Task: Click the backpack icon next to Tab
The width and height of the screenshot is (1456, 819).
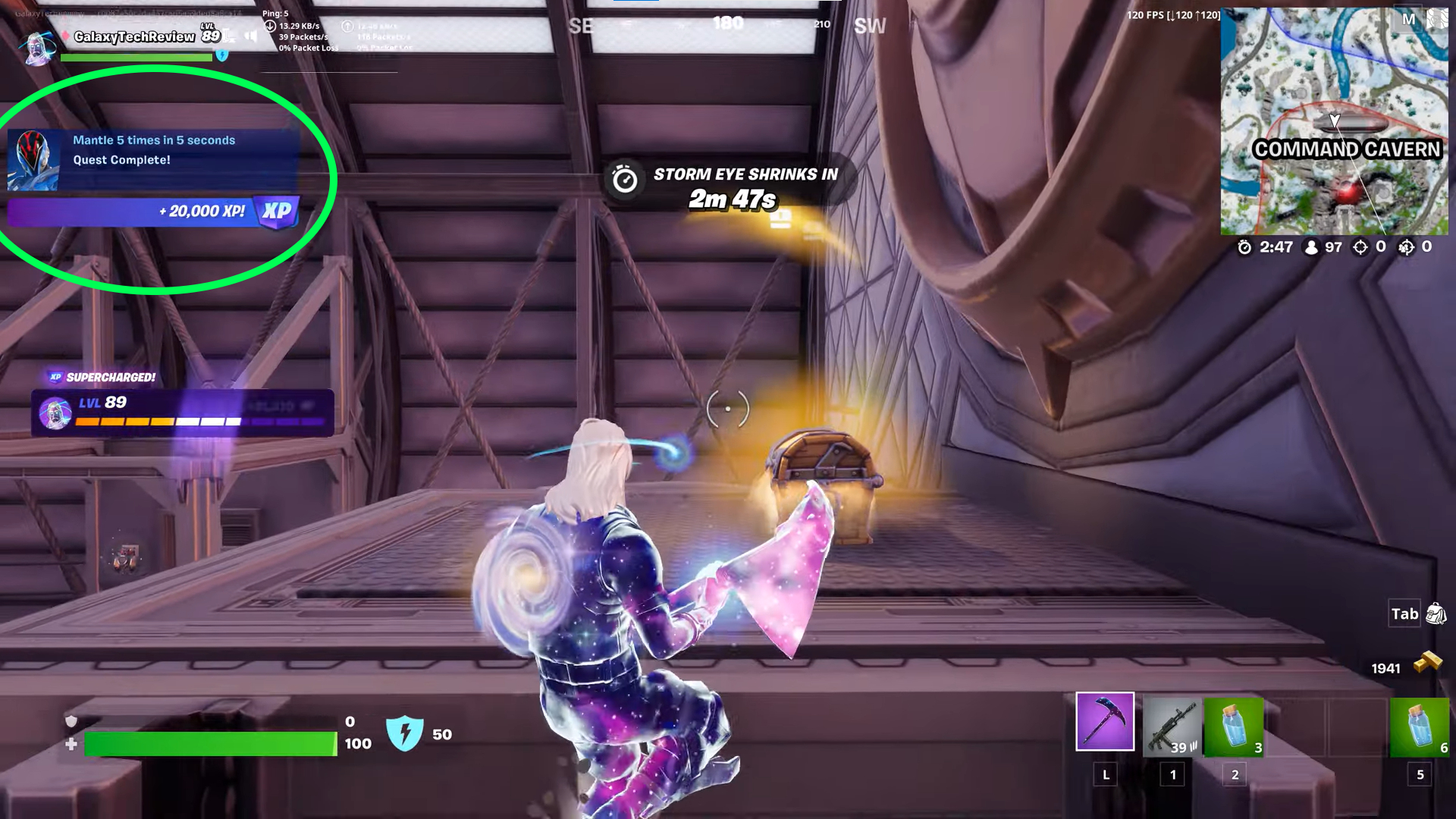Action: coord(1436,614)
